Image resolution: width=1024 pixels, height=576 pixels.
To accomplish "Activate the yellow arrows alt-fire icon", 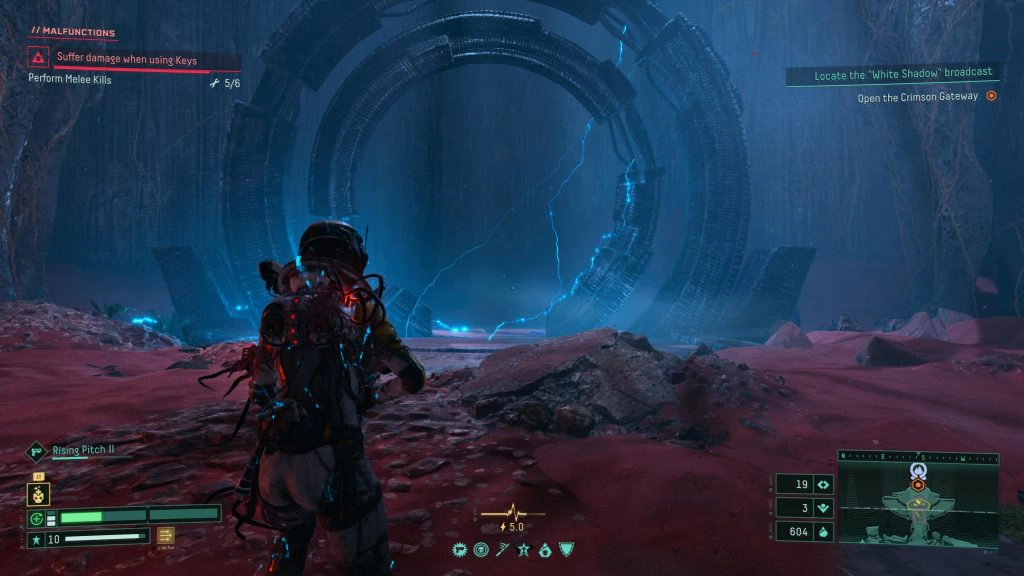I will pos(166,537).
